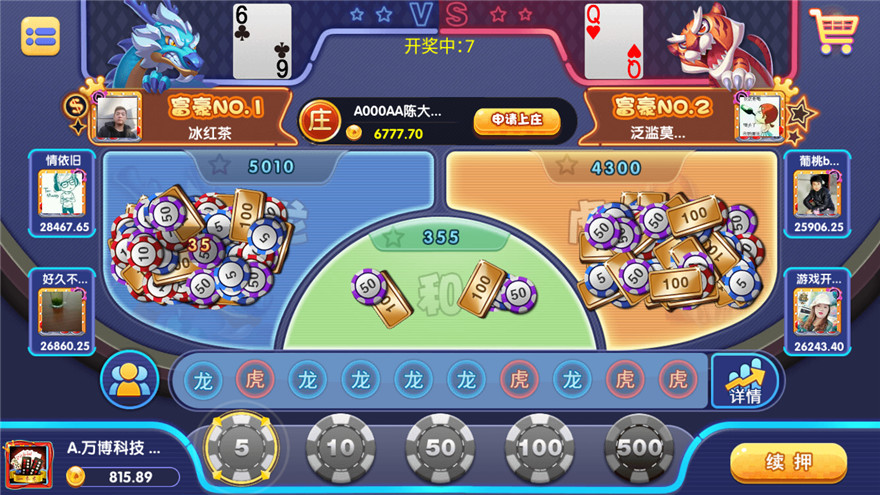Viewport: 880px width, 495px height.
Task: Select the 5 chip
Action: pos(240,447)
